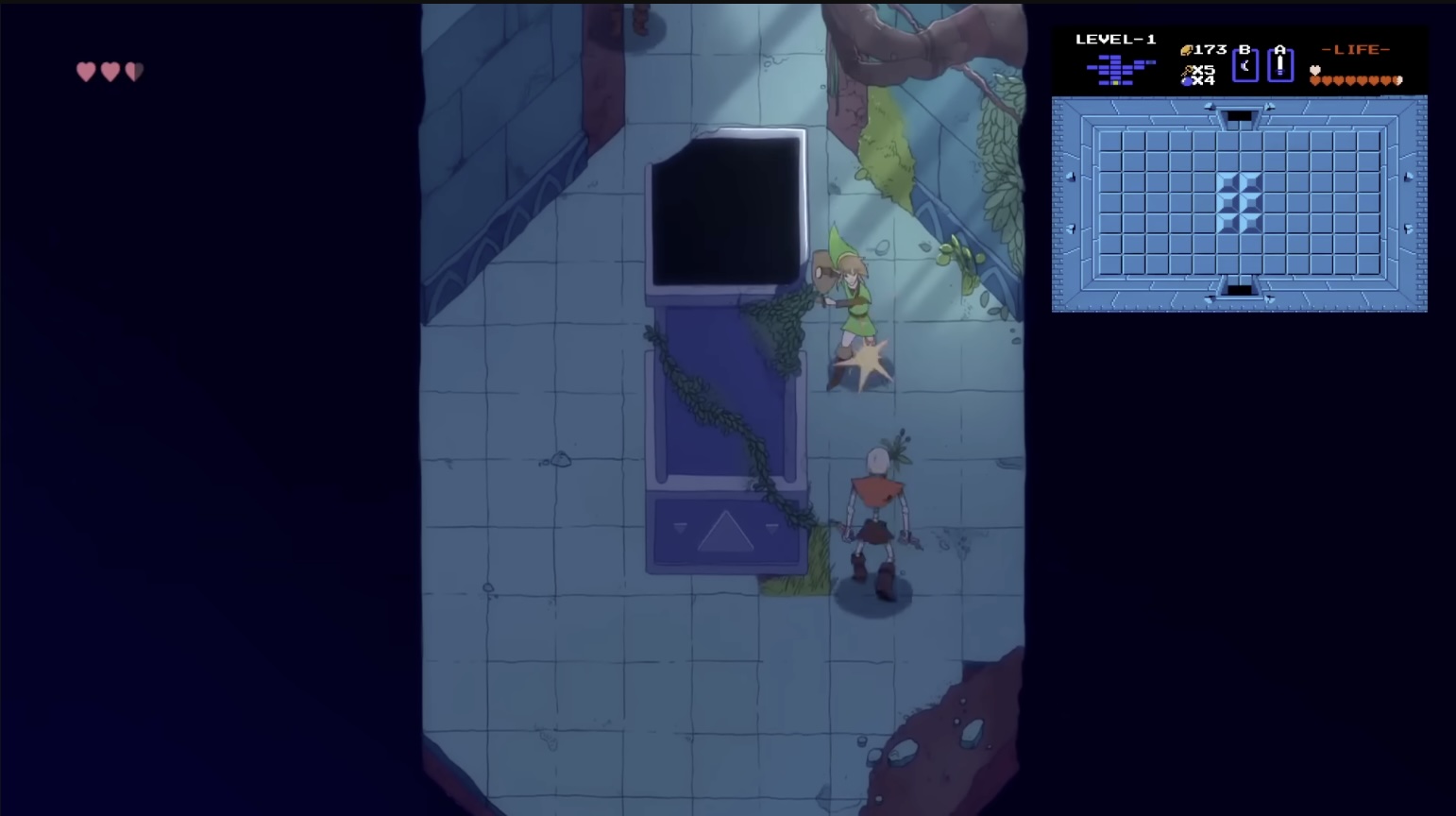Click the bomb icon showing X4
1456x816 pixels.
[x=1187, y=80]
